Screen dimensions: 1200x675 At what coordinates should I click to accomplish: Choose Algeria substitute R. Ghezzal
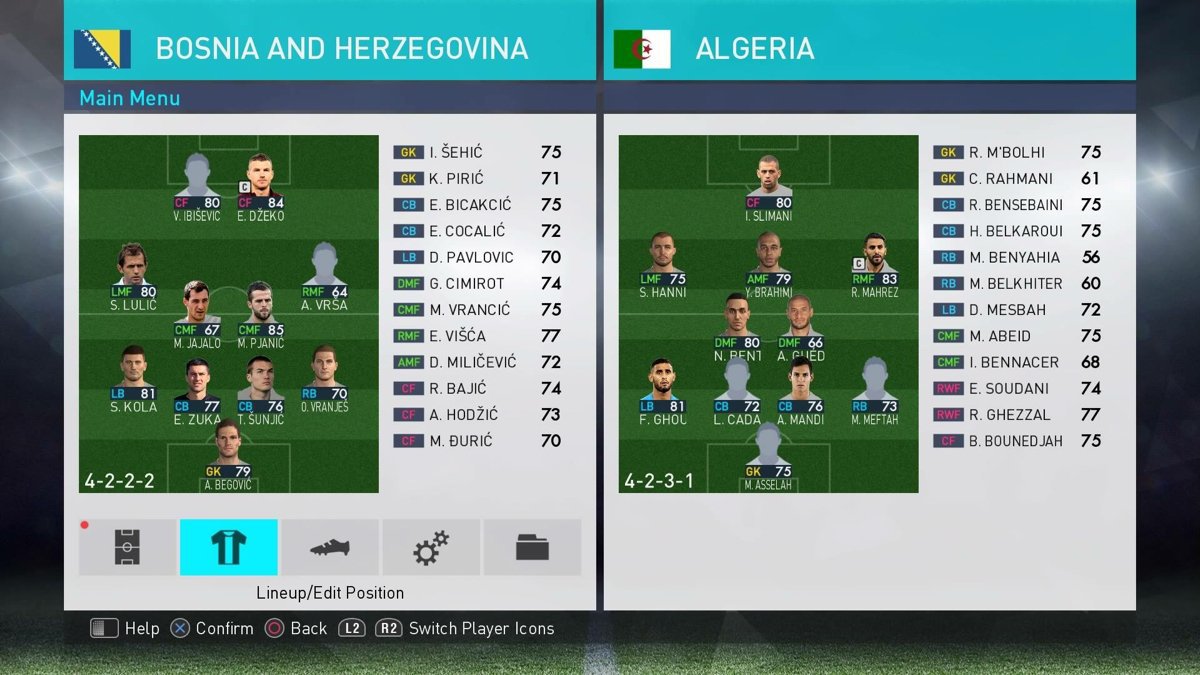click(x=1017, y=415)
